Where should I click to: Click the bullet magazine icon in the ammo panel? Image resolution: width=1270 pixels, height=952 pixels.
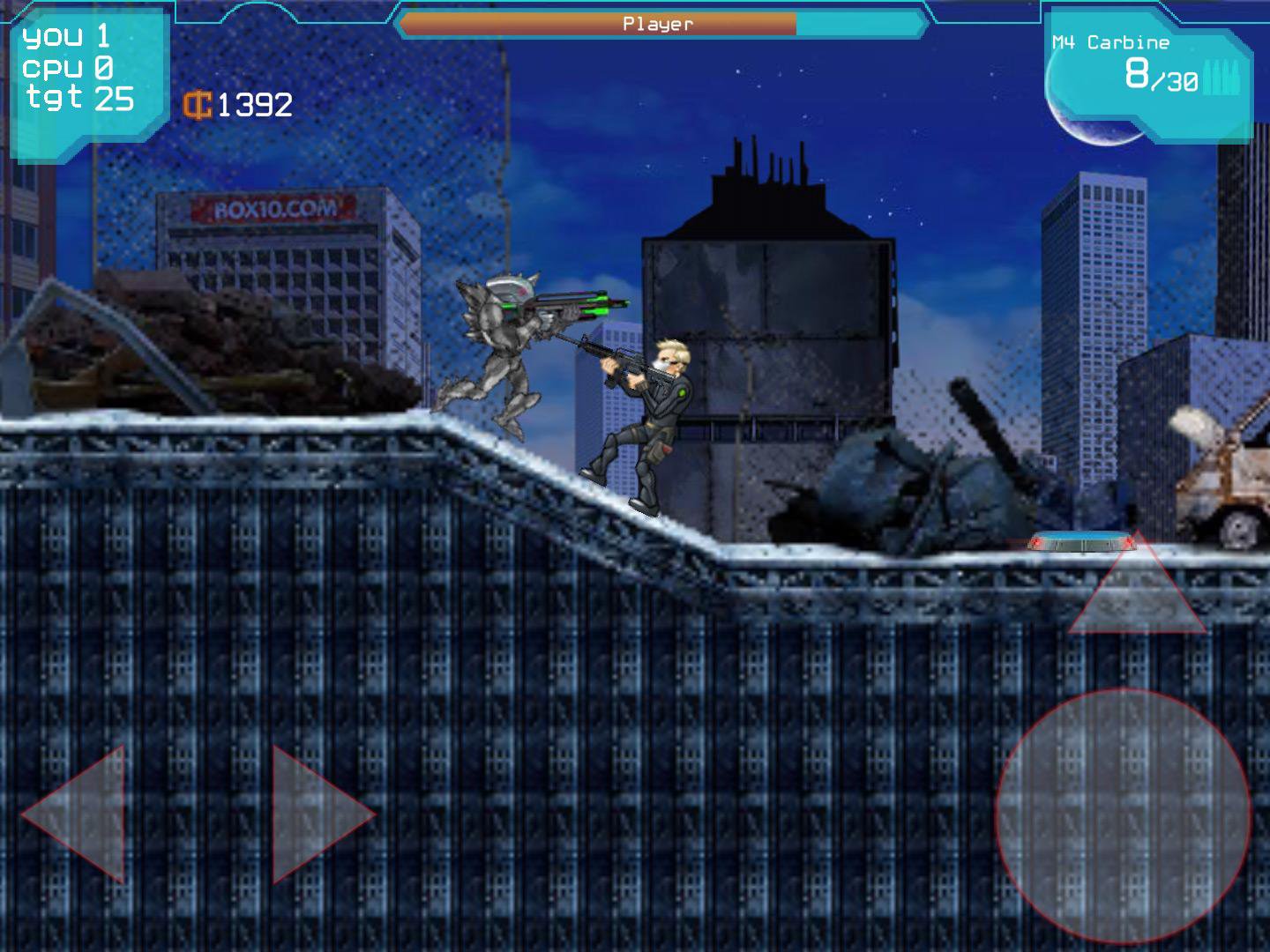(x=1226, y=75)
